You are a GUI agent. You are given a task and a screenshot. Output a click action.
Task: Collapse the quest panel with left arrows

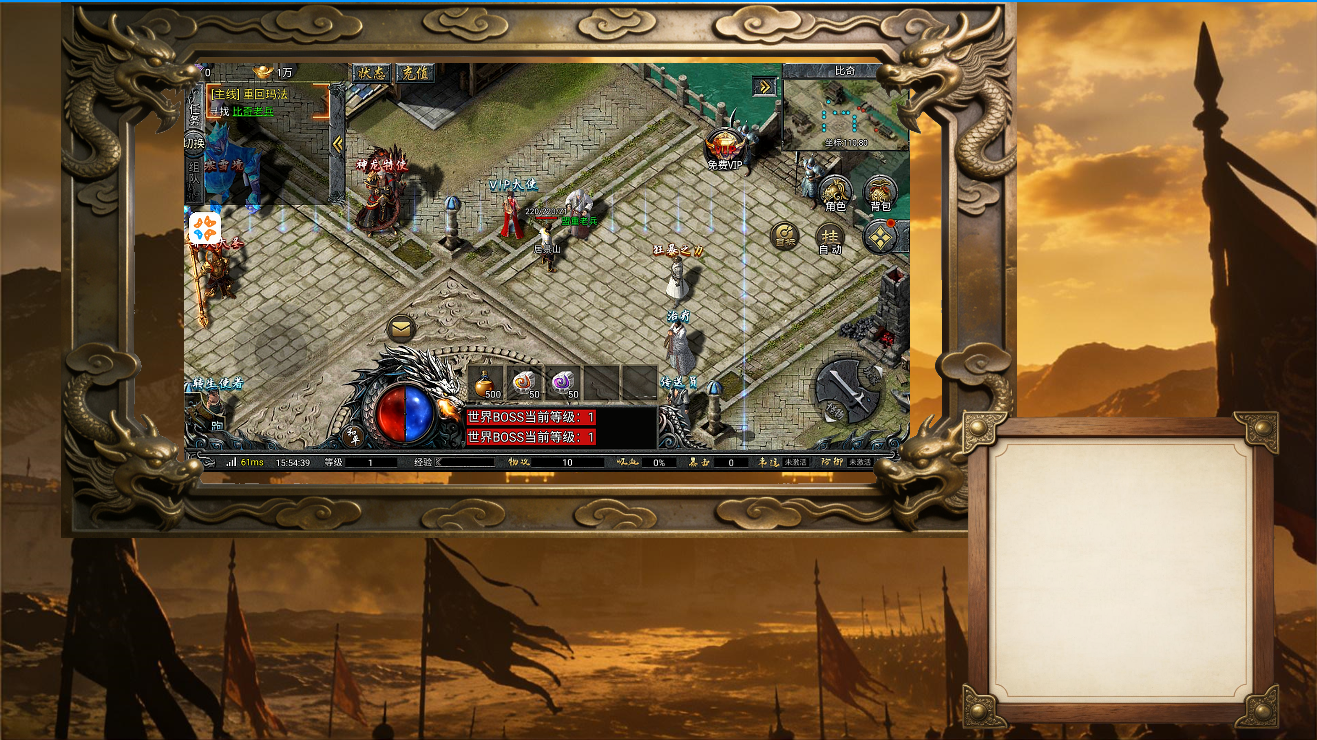coord(337,144)
